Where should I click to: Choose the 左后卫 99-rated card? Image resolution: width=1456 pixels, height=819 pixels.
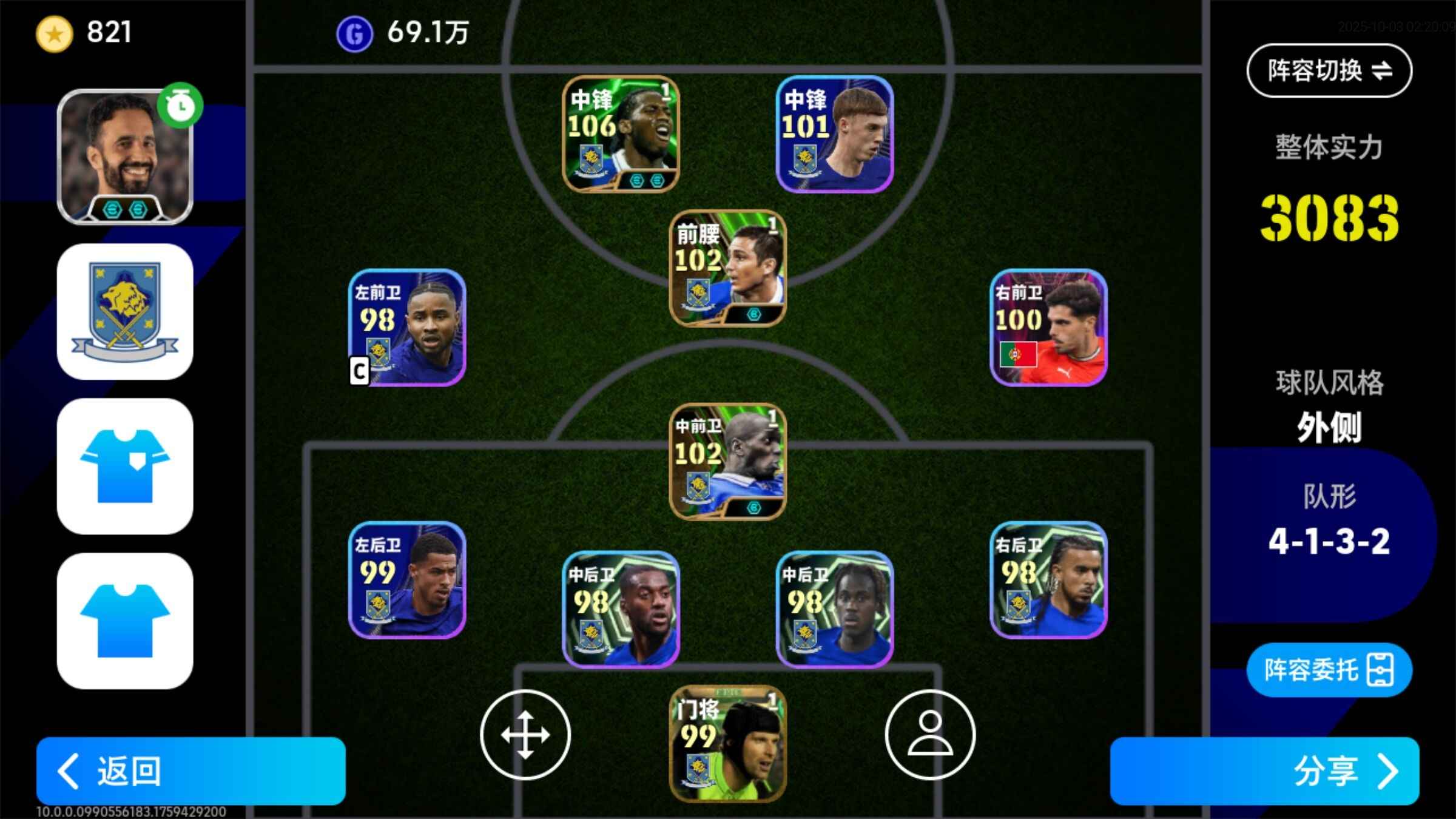[x=407, y=579]
